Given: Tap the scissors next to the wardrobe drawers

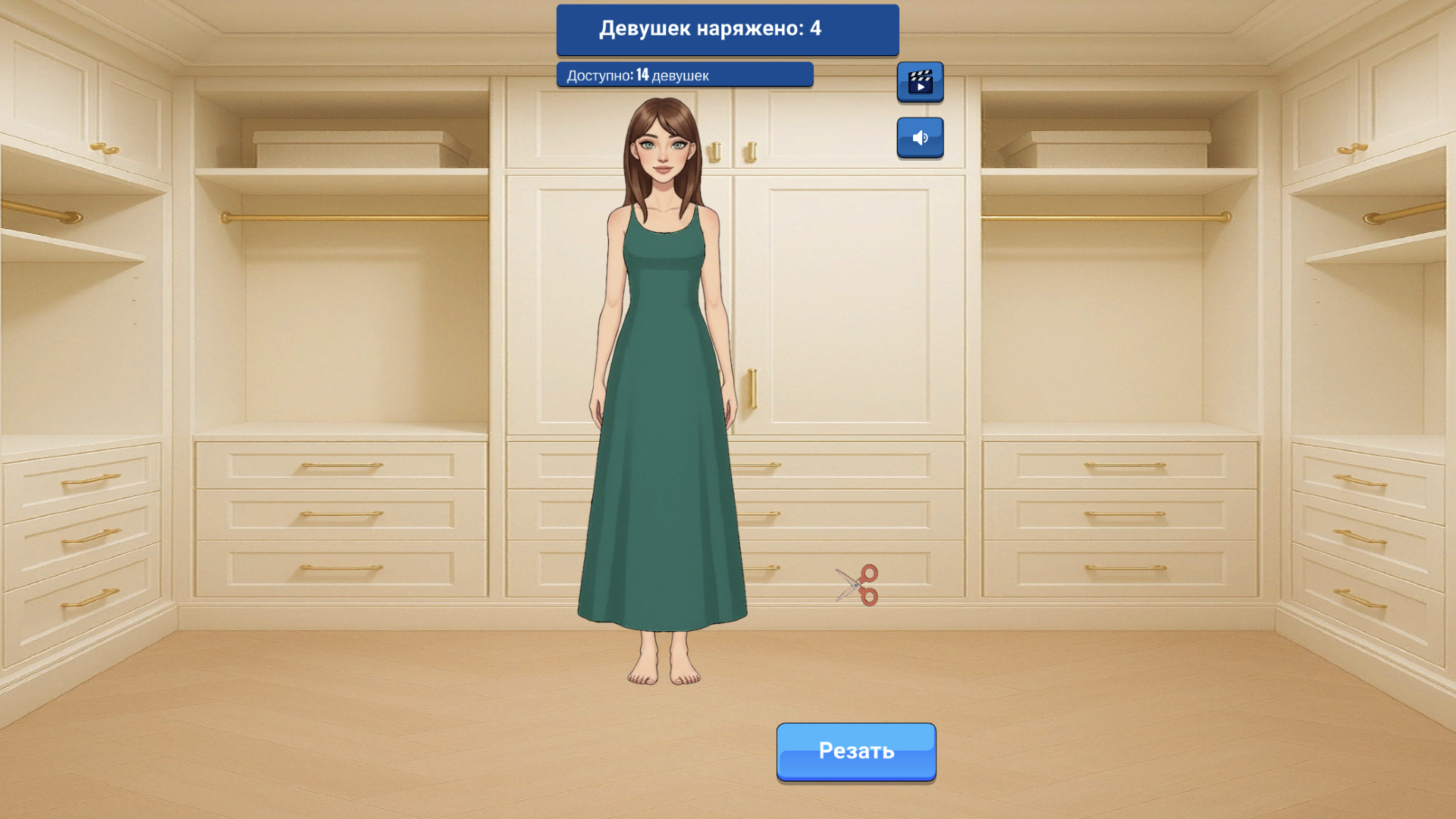Looking at the screenshot, I should pos(858,585).
